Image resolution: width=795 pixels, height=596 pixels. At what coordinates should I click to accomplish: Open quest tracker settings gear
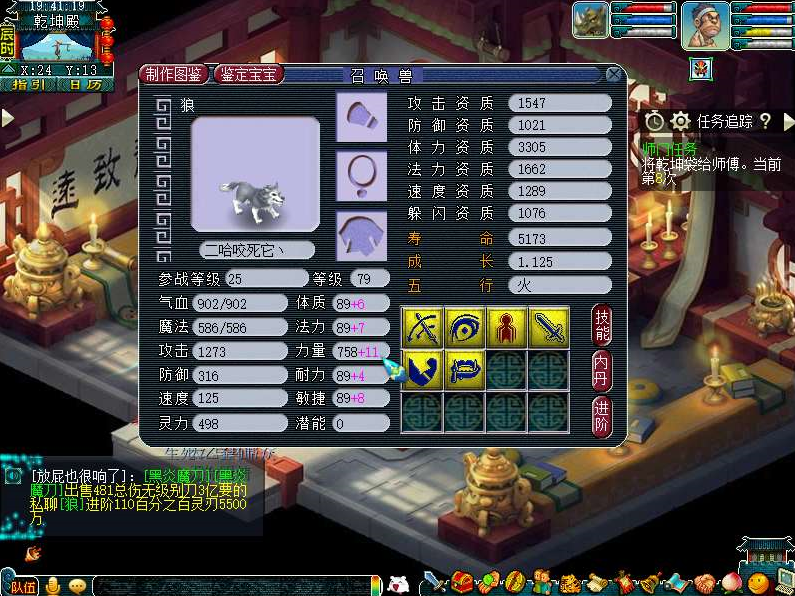click(x=680, y=121)
